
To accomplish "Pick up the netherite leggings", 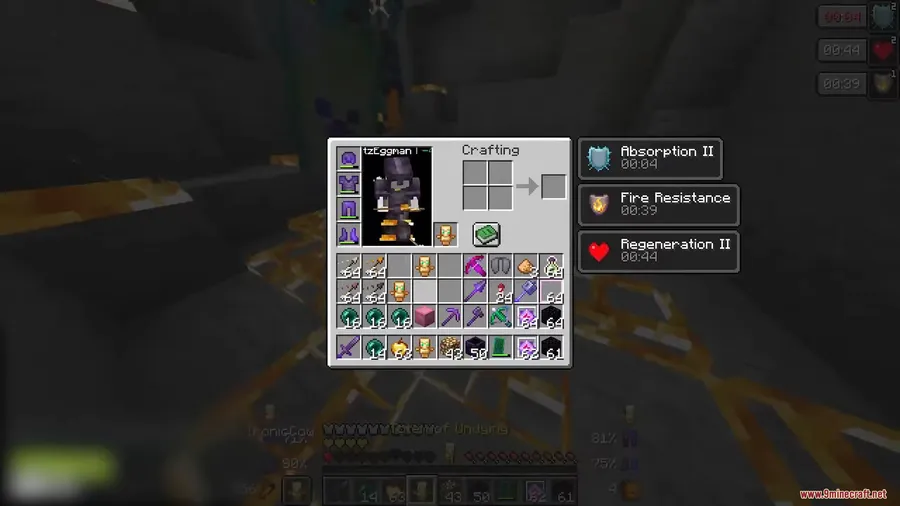I will coord(348,209).
